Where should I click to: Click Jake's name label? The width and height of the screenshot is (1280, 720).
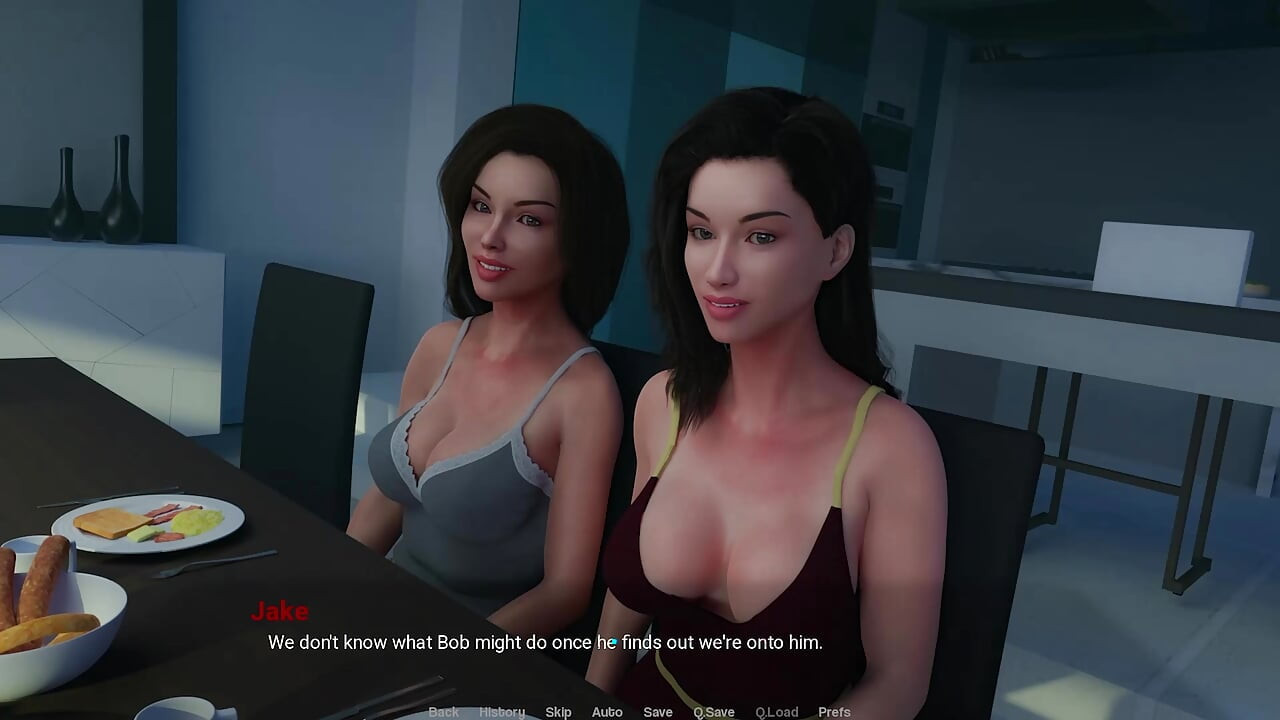click(x=280, y=611)
